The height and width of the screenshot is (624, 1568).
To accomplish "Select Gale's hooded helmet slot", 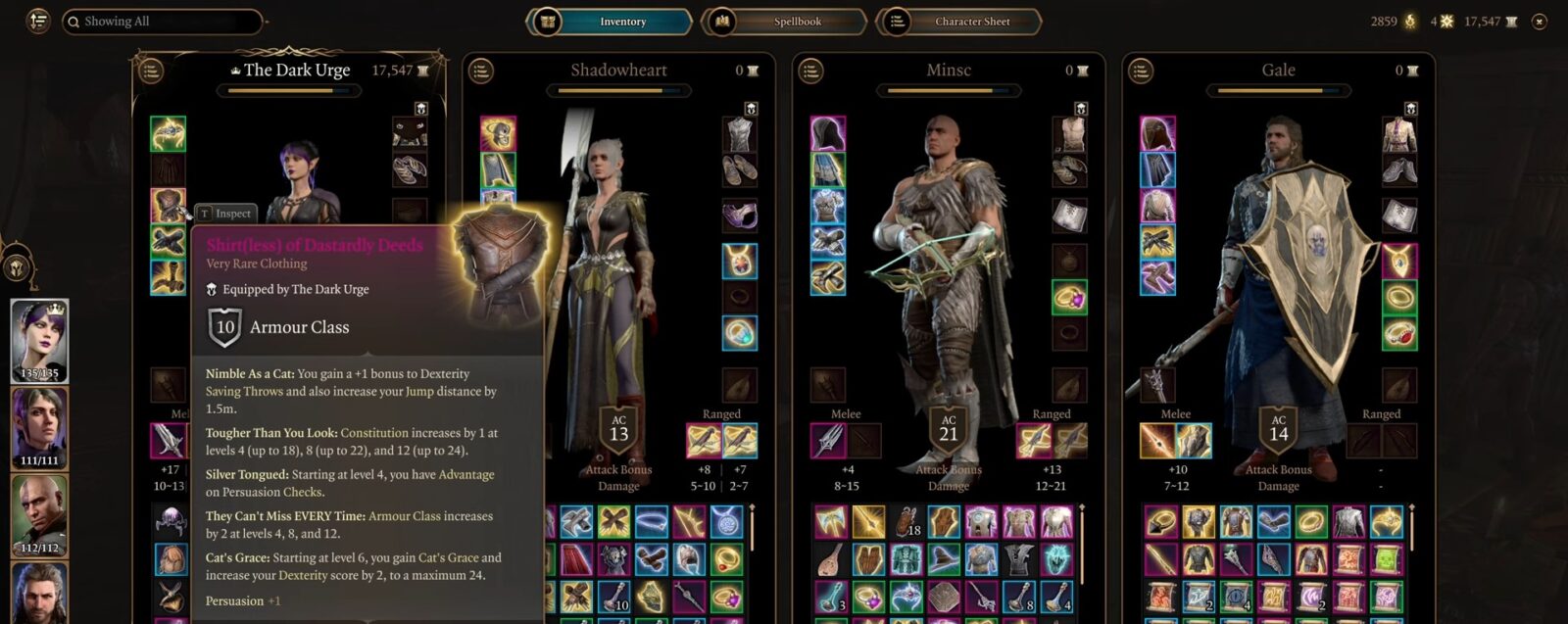I will tap(1157, 134).
